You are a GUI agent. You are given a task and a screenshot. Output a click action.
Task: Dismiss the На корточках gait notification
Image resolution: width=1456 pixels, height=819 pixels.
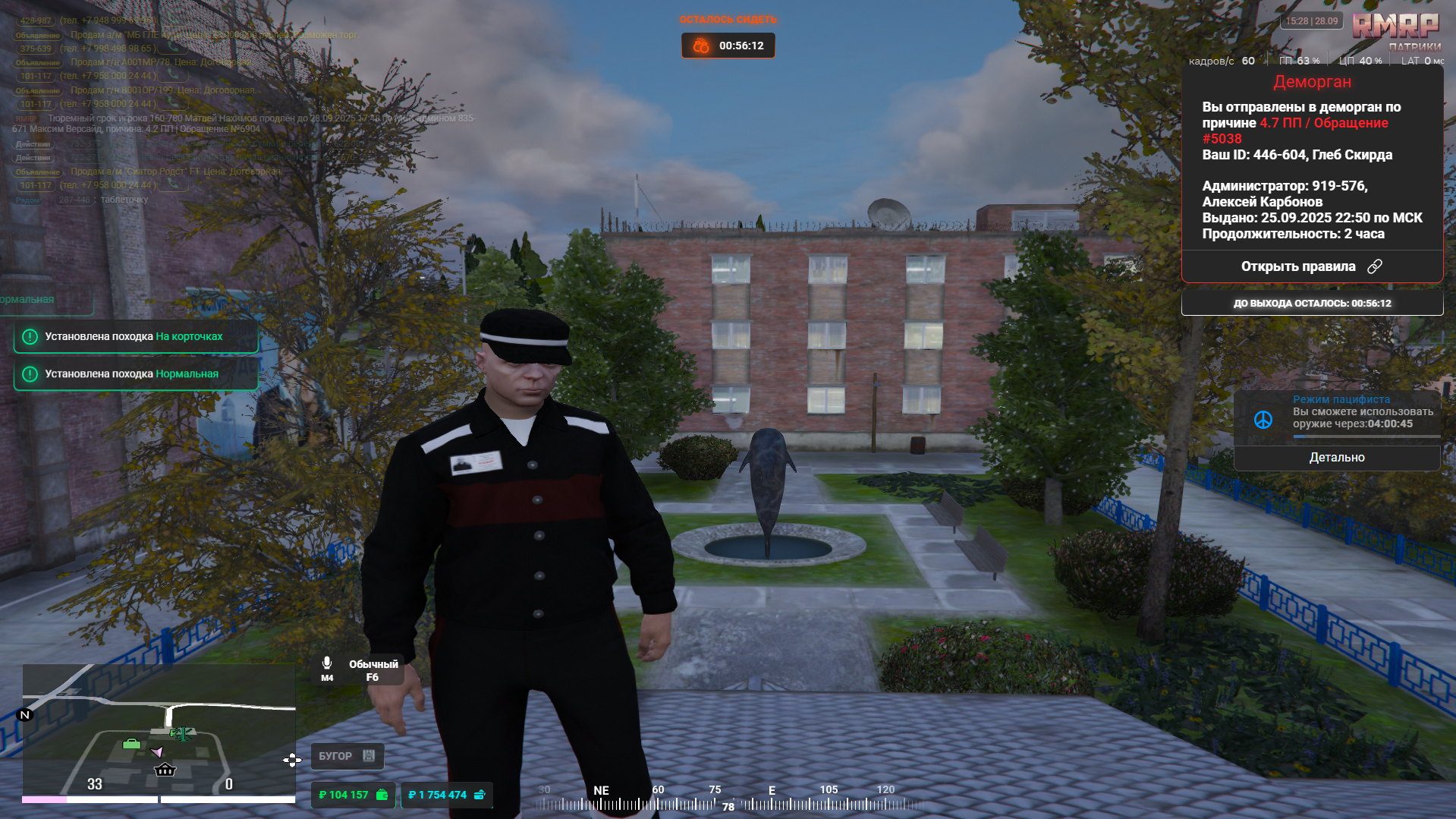tap(136, 337)
